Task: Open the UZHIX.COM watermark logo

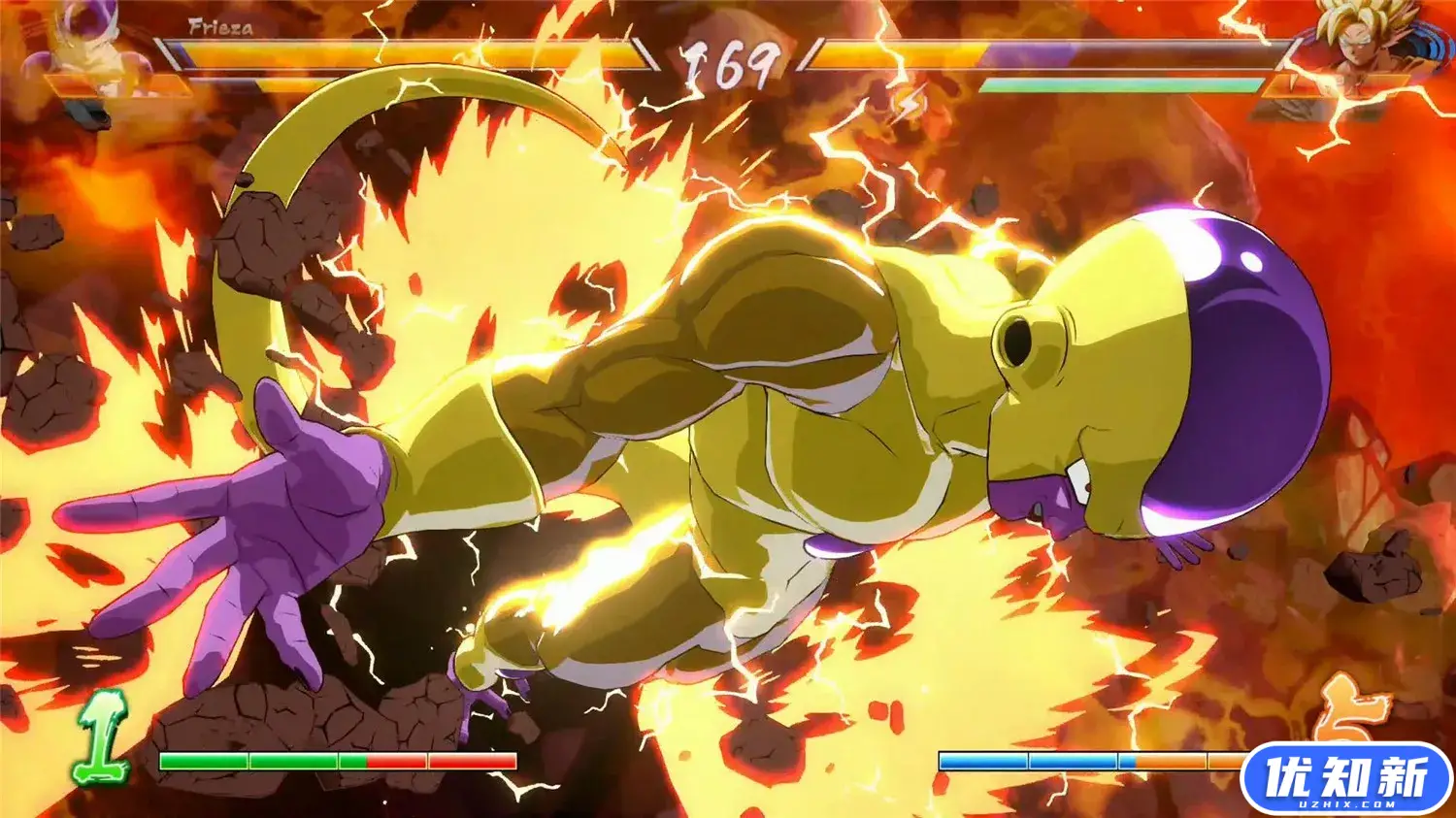Action: pos(1346,778)
